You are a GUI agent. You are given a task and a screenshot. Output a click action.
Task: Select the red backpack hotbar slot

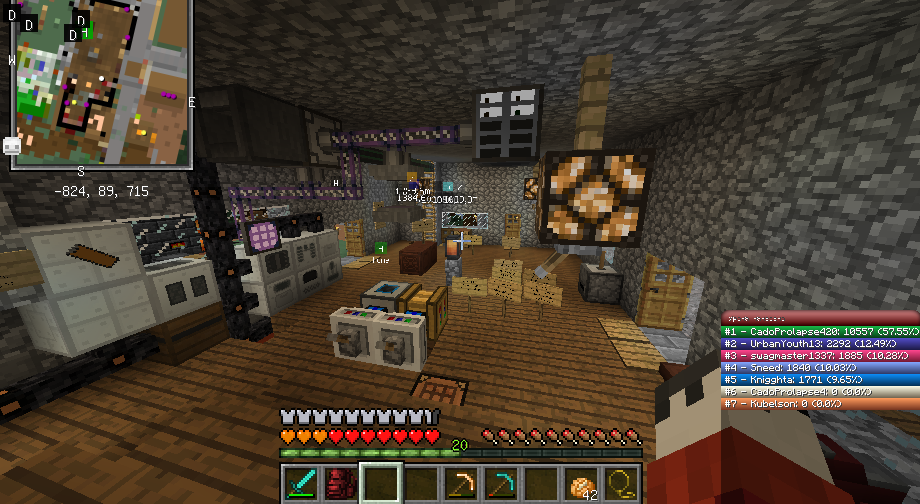coord(341,483)
